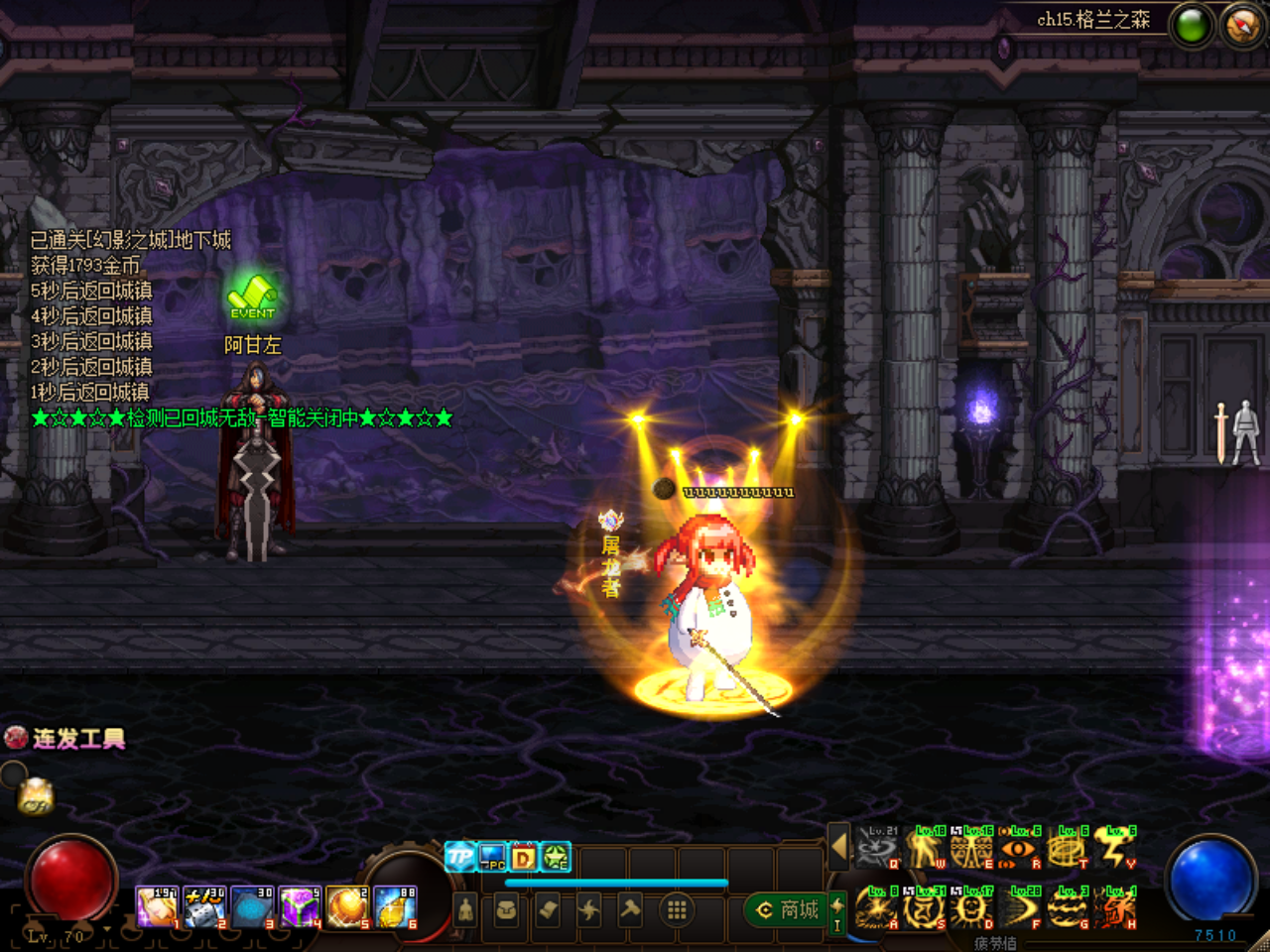Use the purple cube item in slot 4
This screenshot has width=1270, height=952.
click(300, 907)
